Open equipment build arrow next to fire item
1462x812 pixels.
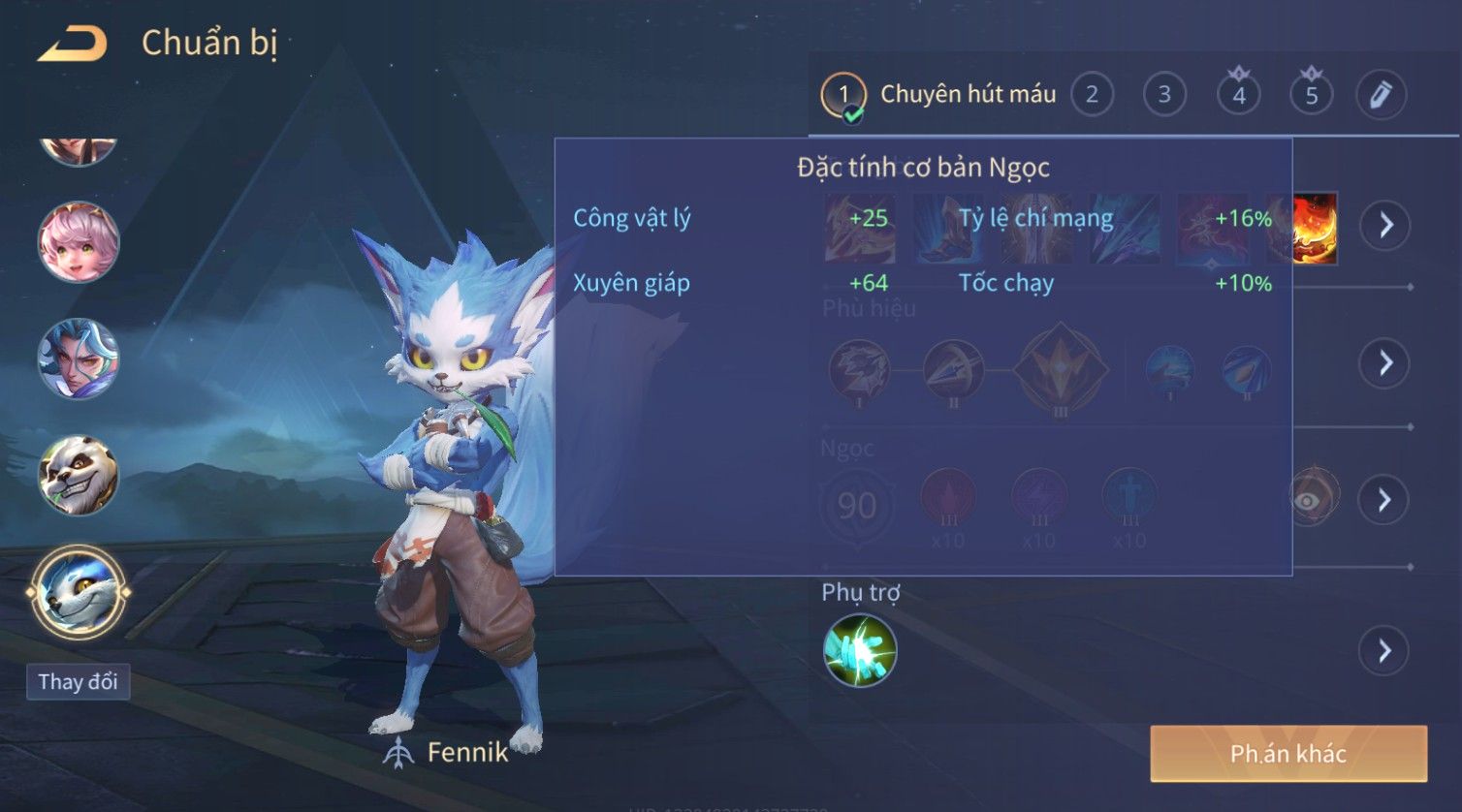(1385, 226)
